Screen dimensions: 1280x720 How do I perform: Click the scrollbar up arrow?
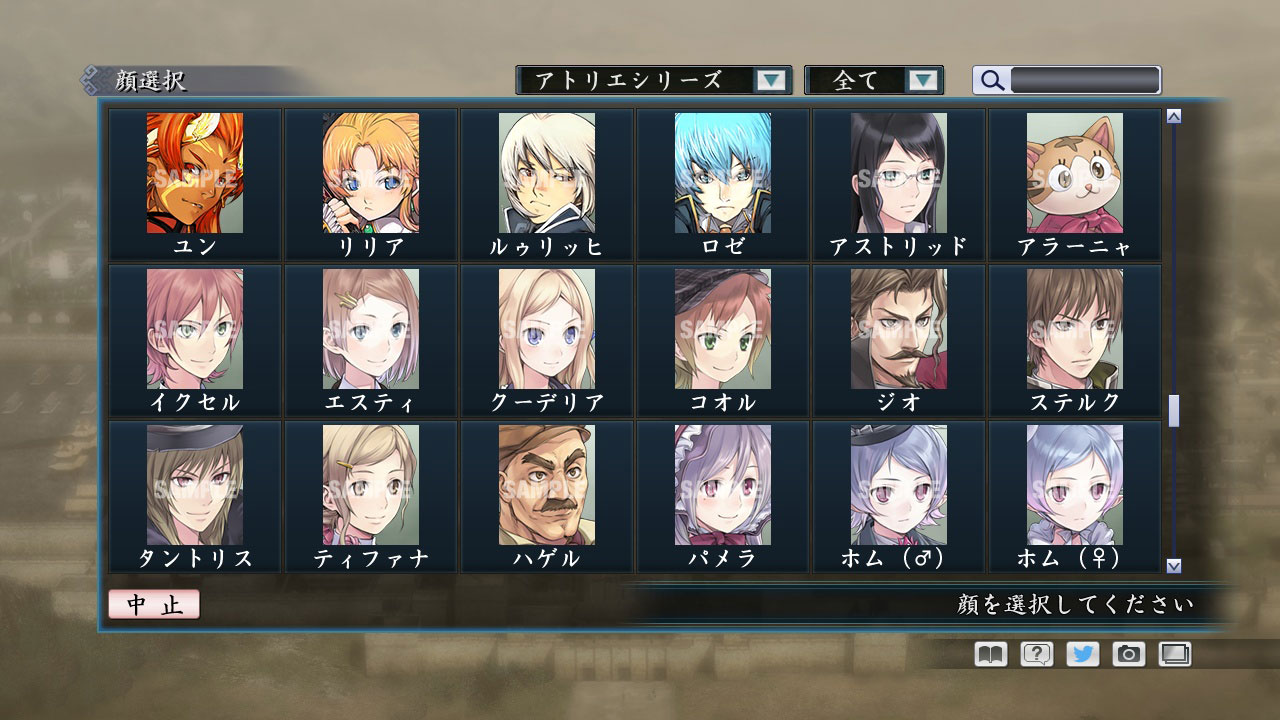(x=1172, y=113)
